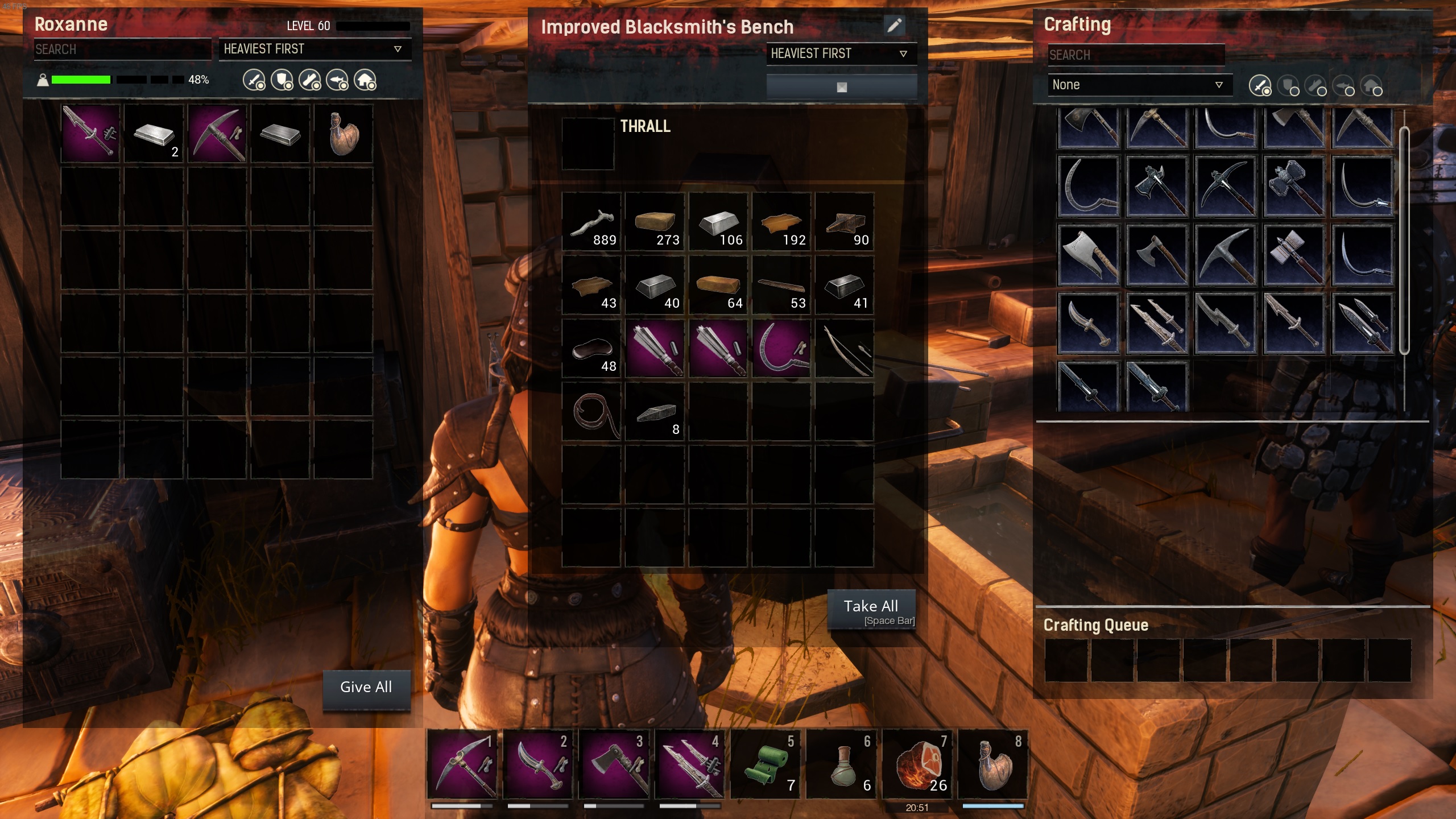Select the branch stack of 889
The width and height of the screenshot is (1456, 819).
(591, 222)
